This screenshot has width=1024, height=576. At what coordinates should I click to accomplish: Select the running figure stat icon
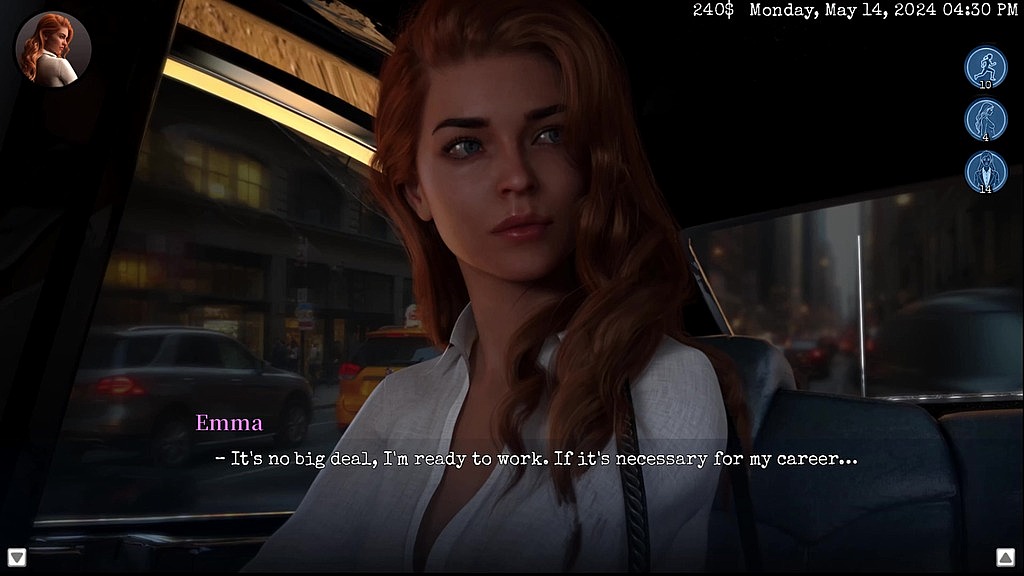click(985, 67)
